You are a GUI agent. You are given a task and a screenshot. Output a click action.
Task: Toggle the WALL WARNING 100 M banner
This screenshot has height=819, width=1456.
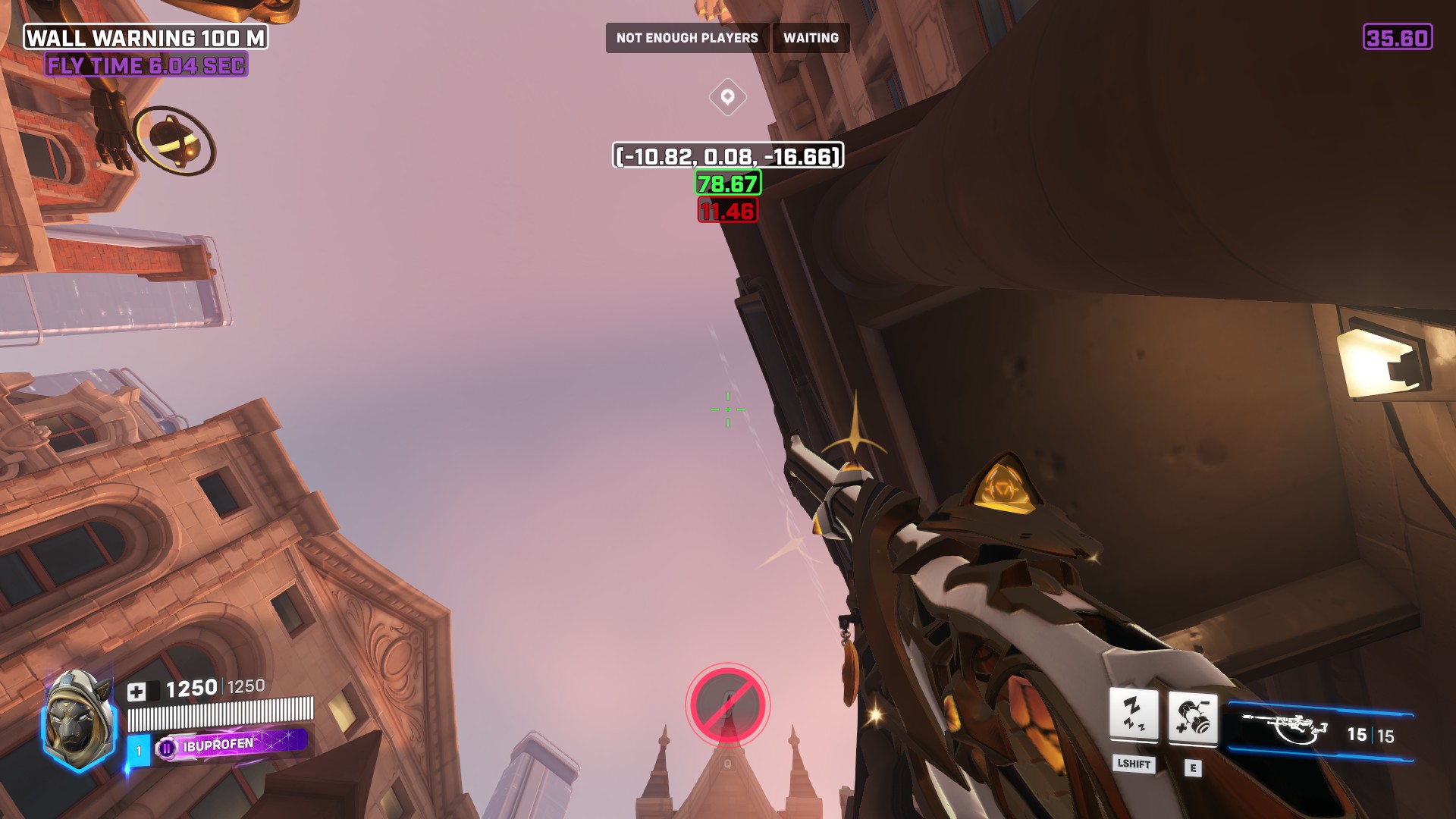tap(146, 36)
